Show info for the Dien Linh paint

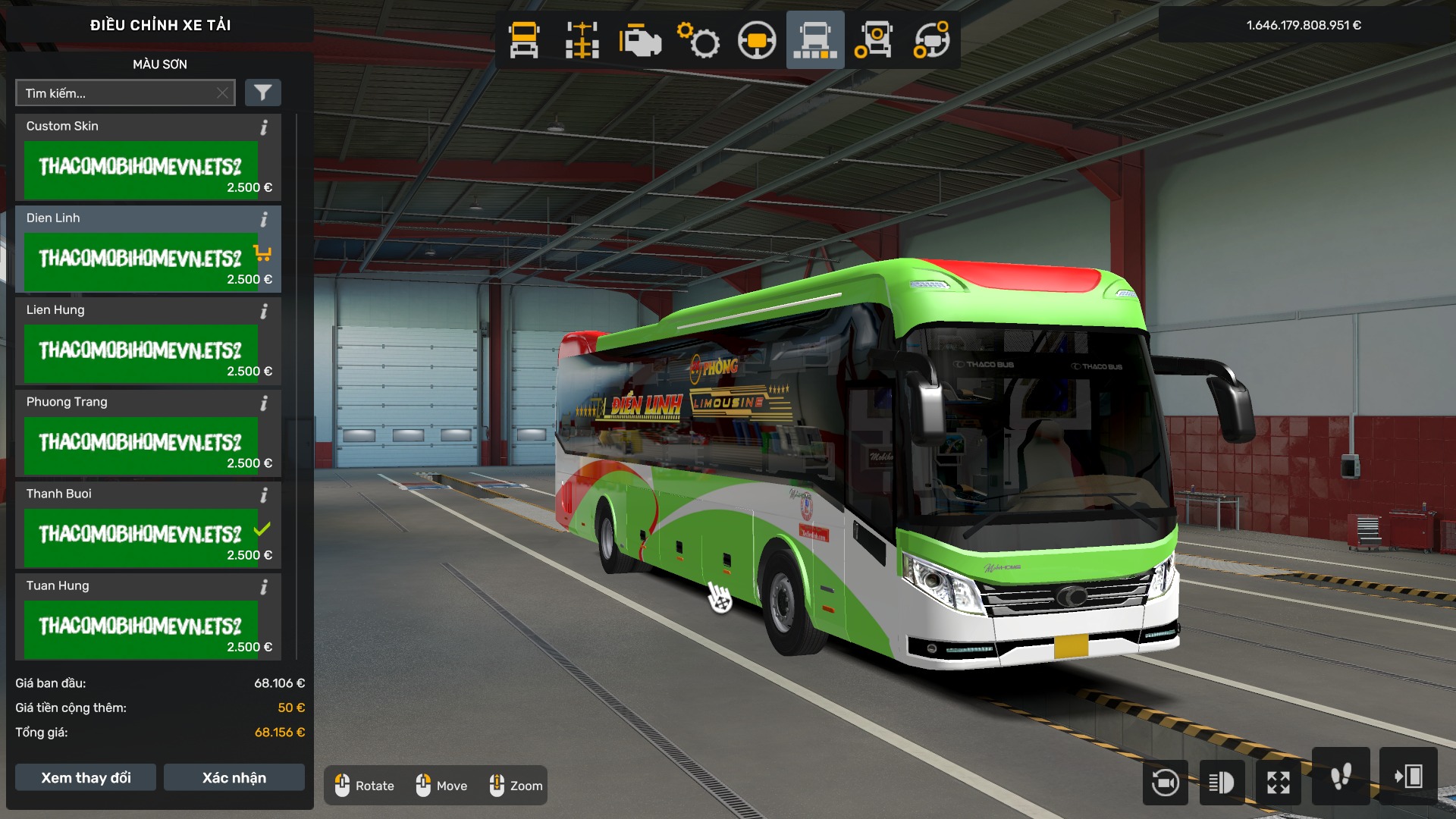263,221
